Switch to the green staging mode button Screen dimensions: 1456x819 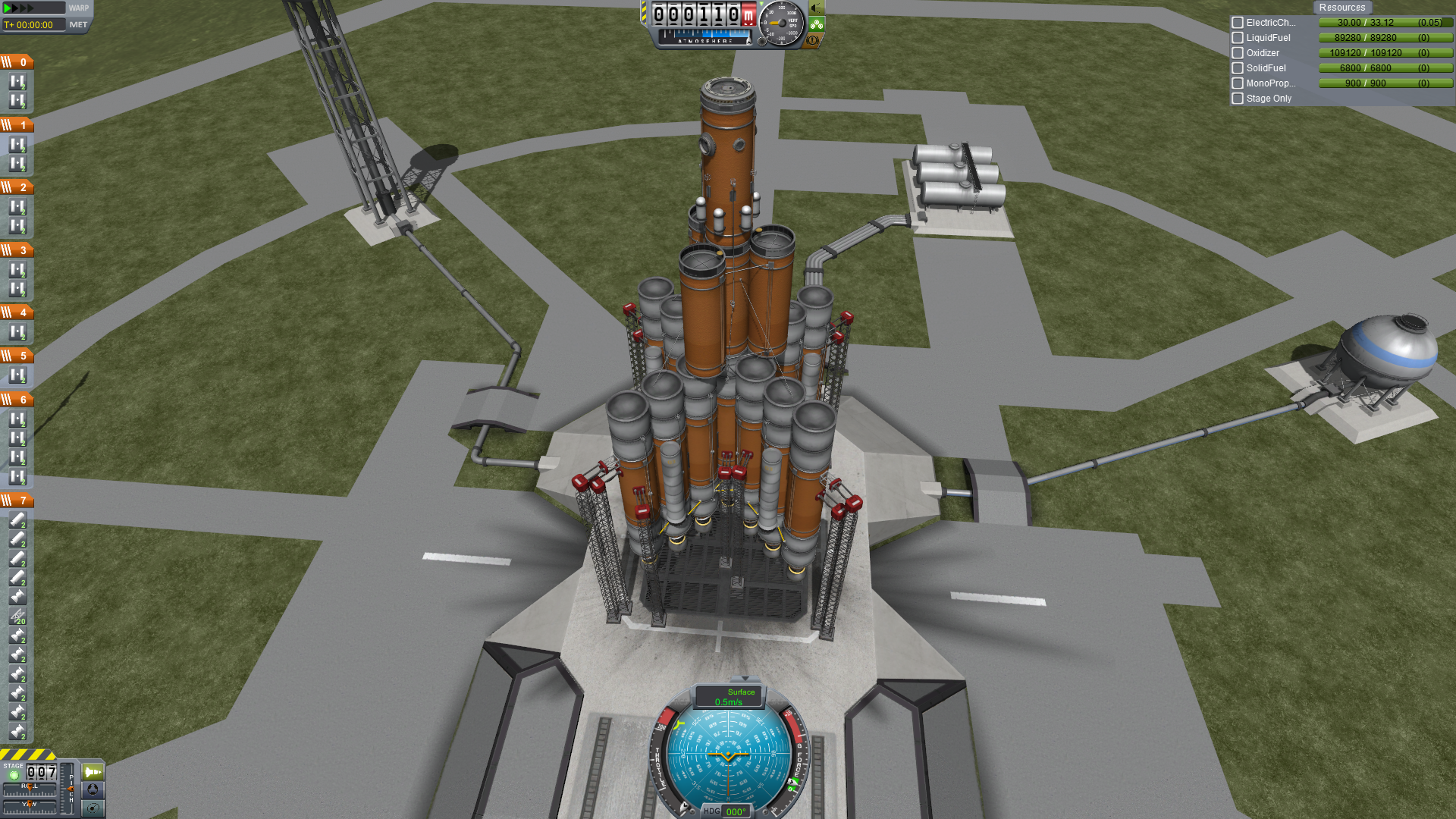[x=93, y=772]
